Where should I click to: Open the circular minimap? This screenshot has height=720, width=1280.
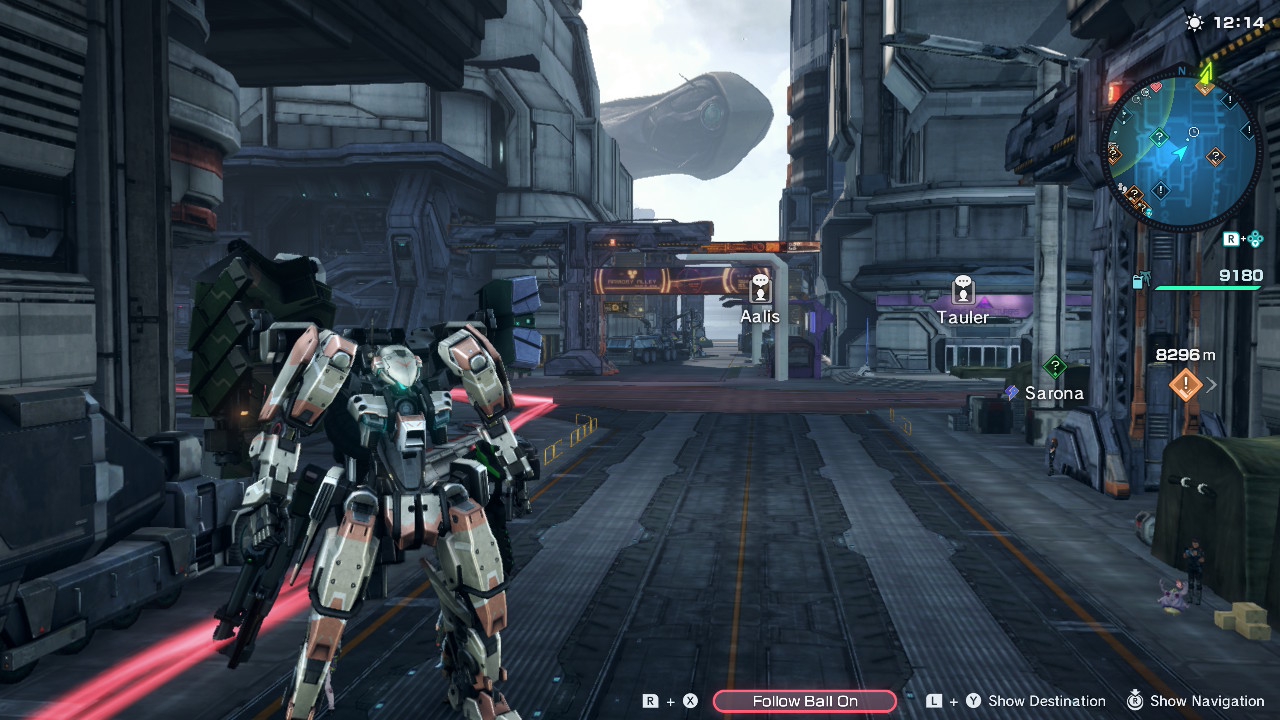coord(1180,152)
